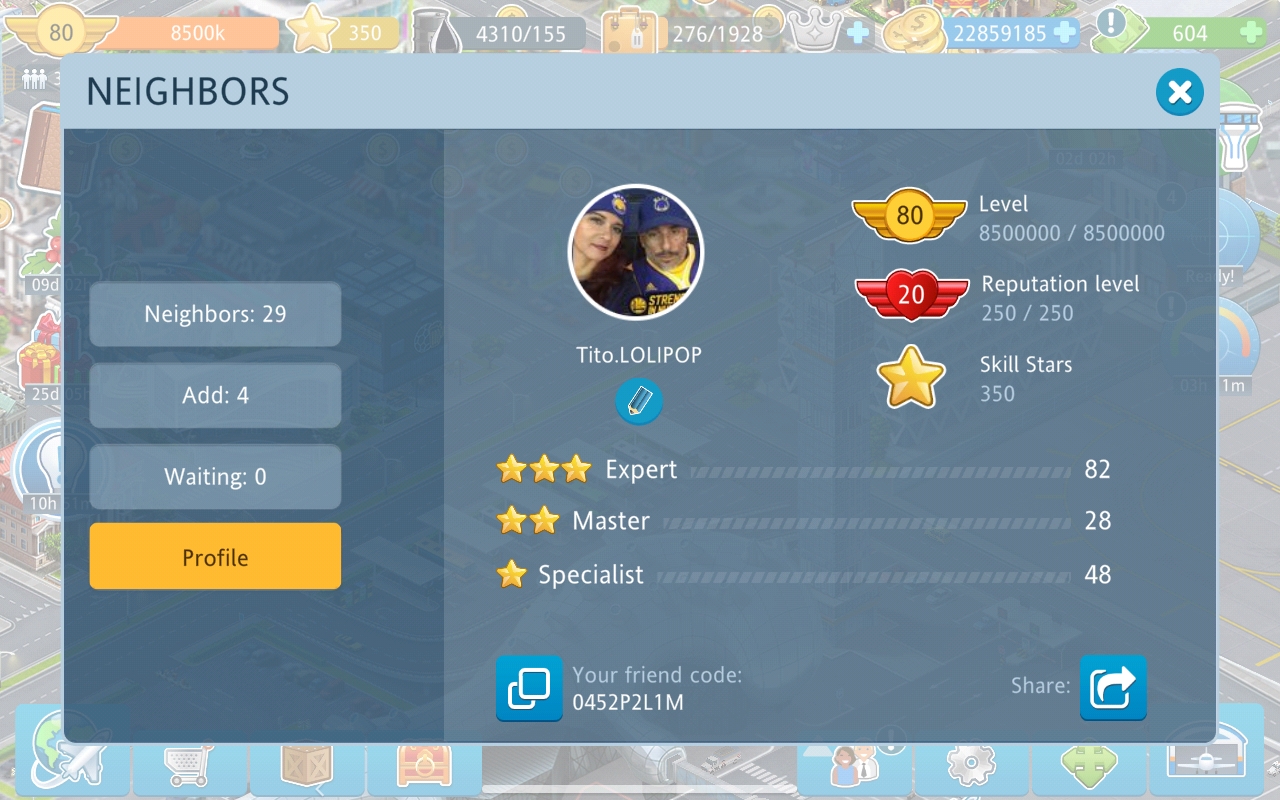
Task: Add more green cash with plus
Action: [x=1250, y=33]
